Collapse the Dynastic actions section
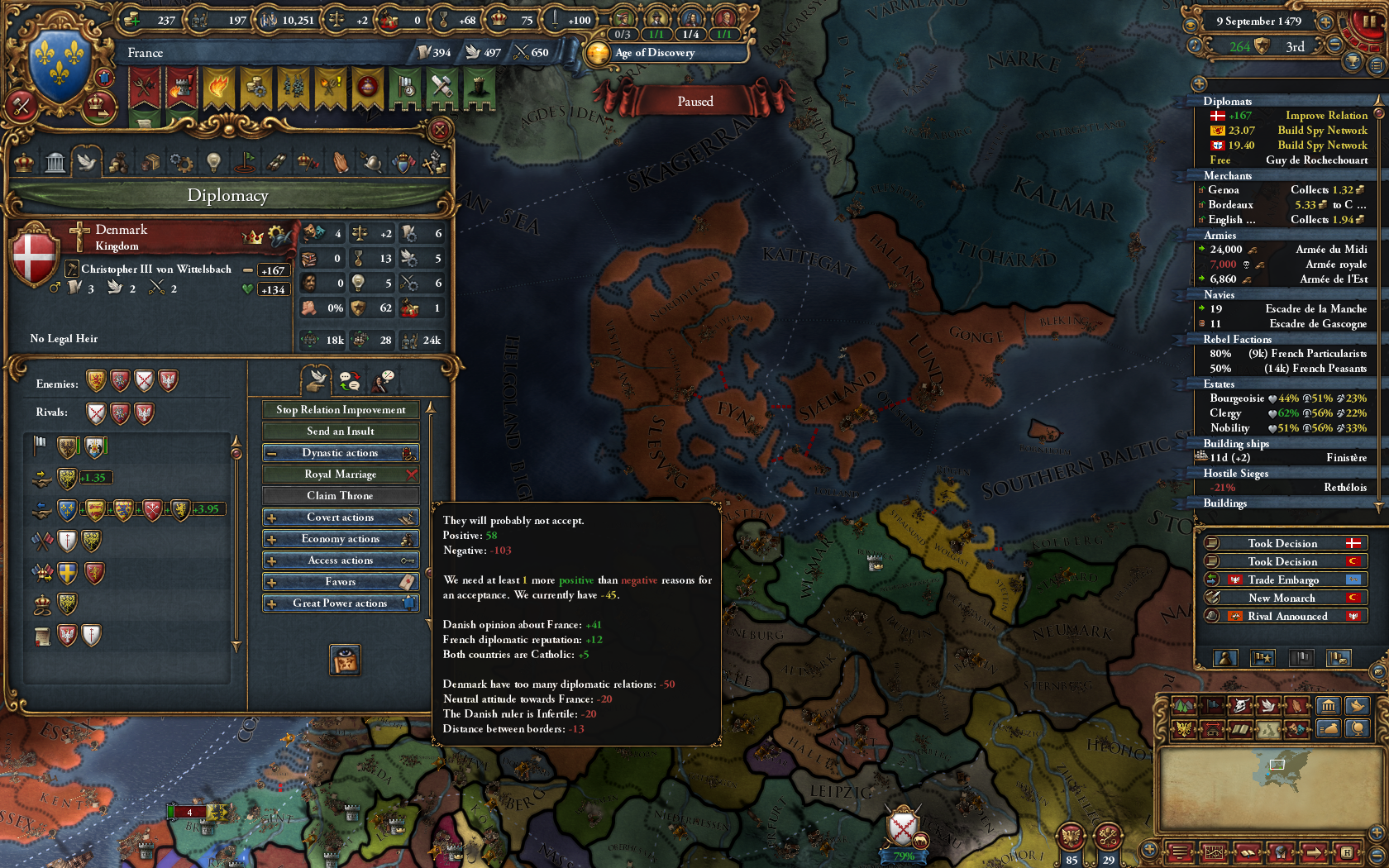Screen dimensions: 1389x868 (341, 452)
